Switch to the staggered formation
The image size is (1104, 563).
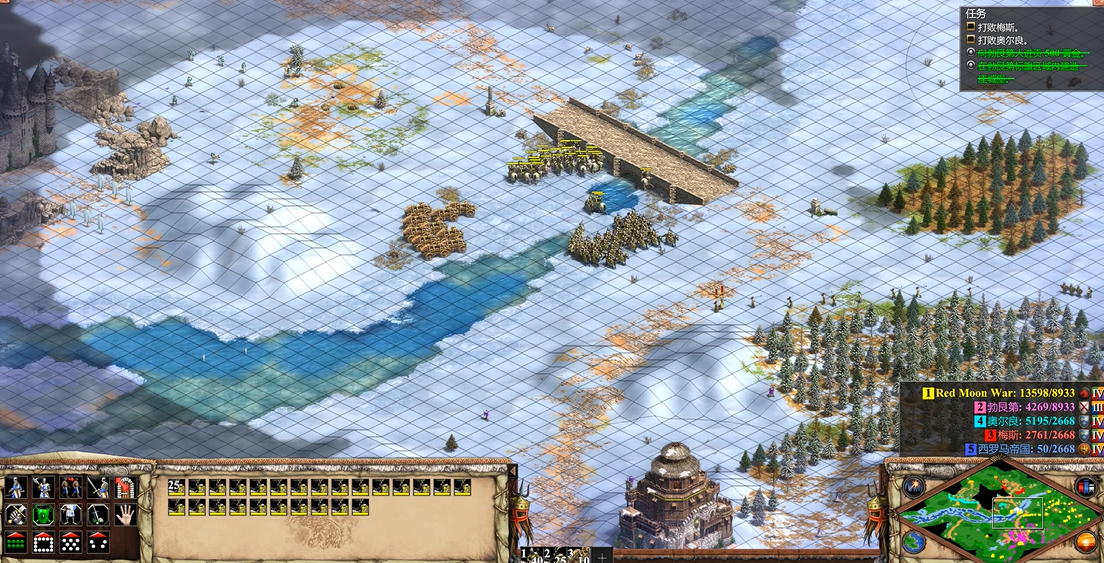coord(71,541)
